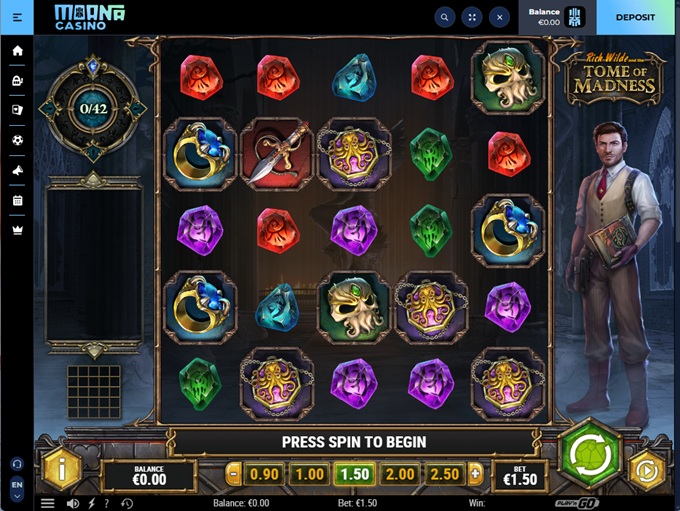
Task: Select the 2.00 bet option
Action: click(400, 474)
